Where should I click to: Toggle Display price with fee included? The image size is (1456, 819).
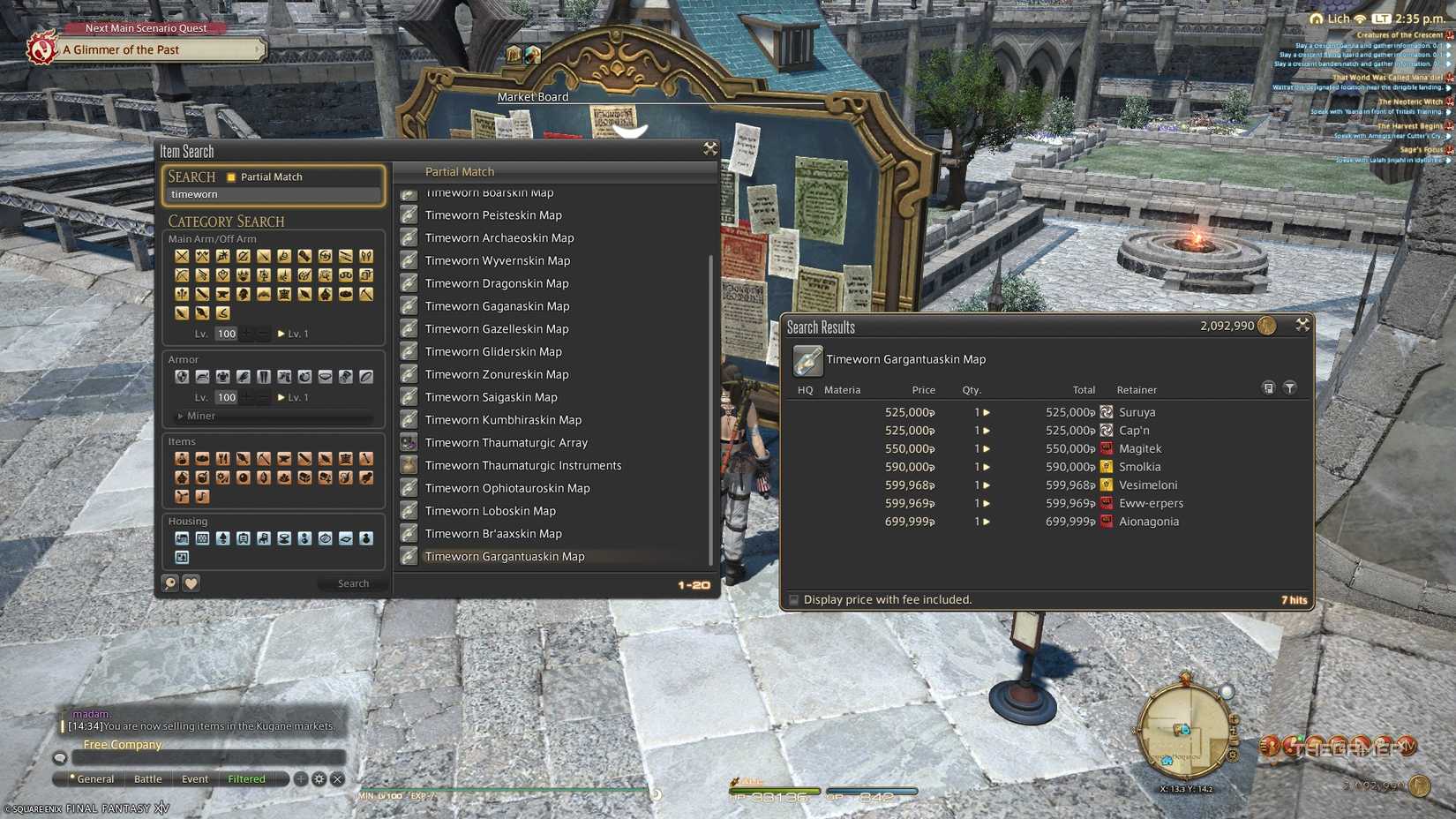(793, 599)
